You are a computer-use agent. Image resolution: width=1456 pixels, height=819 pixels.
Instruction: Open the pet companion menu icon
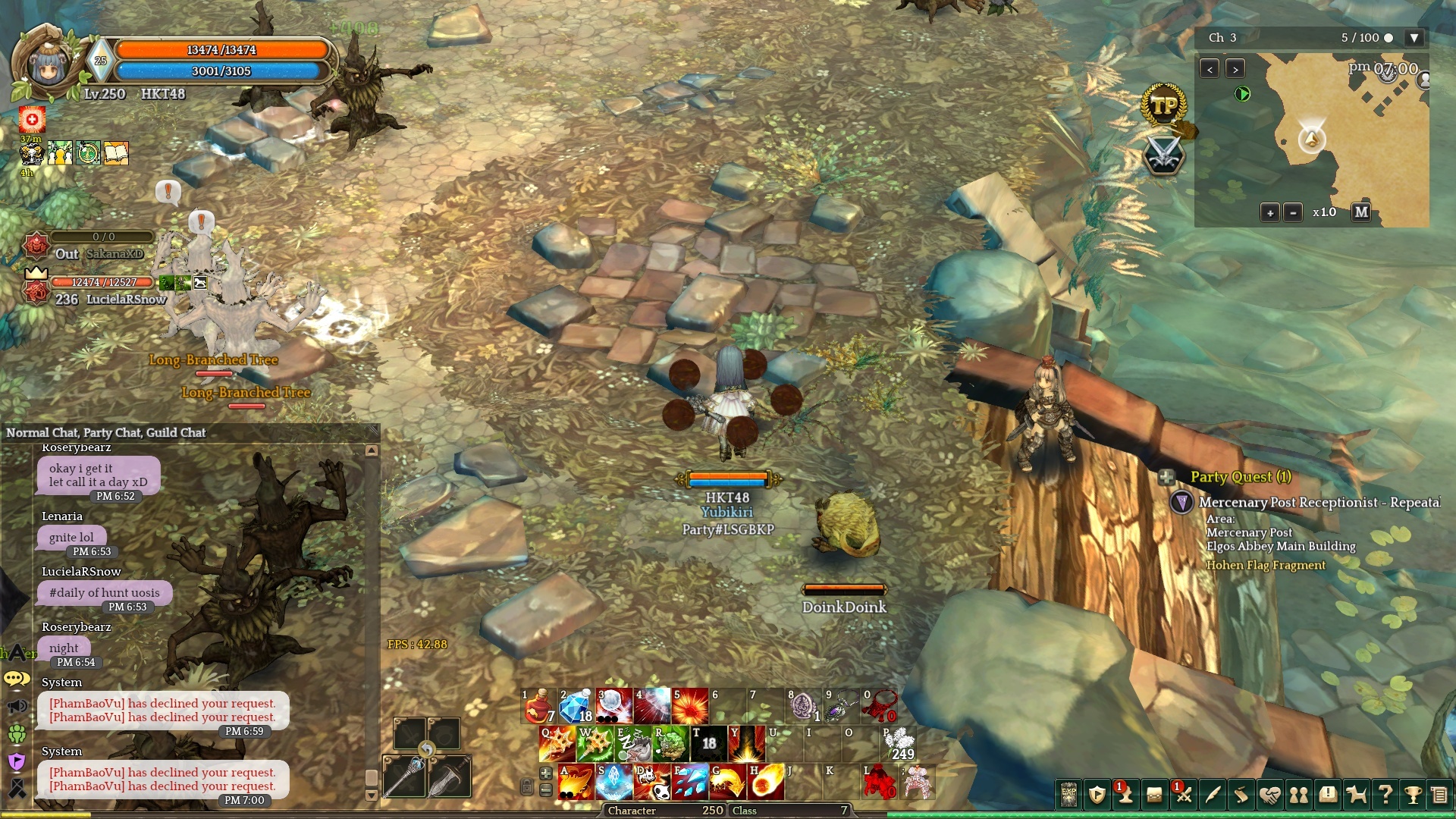pyautogui.click(x=1356, y=795)
